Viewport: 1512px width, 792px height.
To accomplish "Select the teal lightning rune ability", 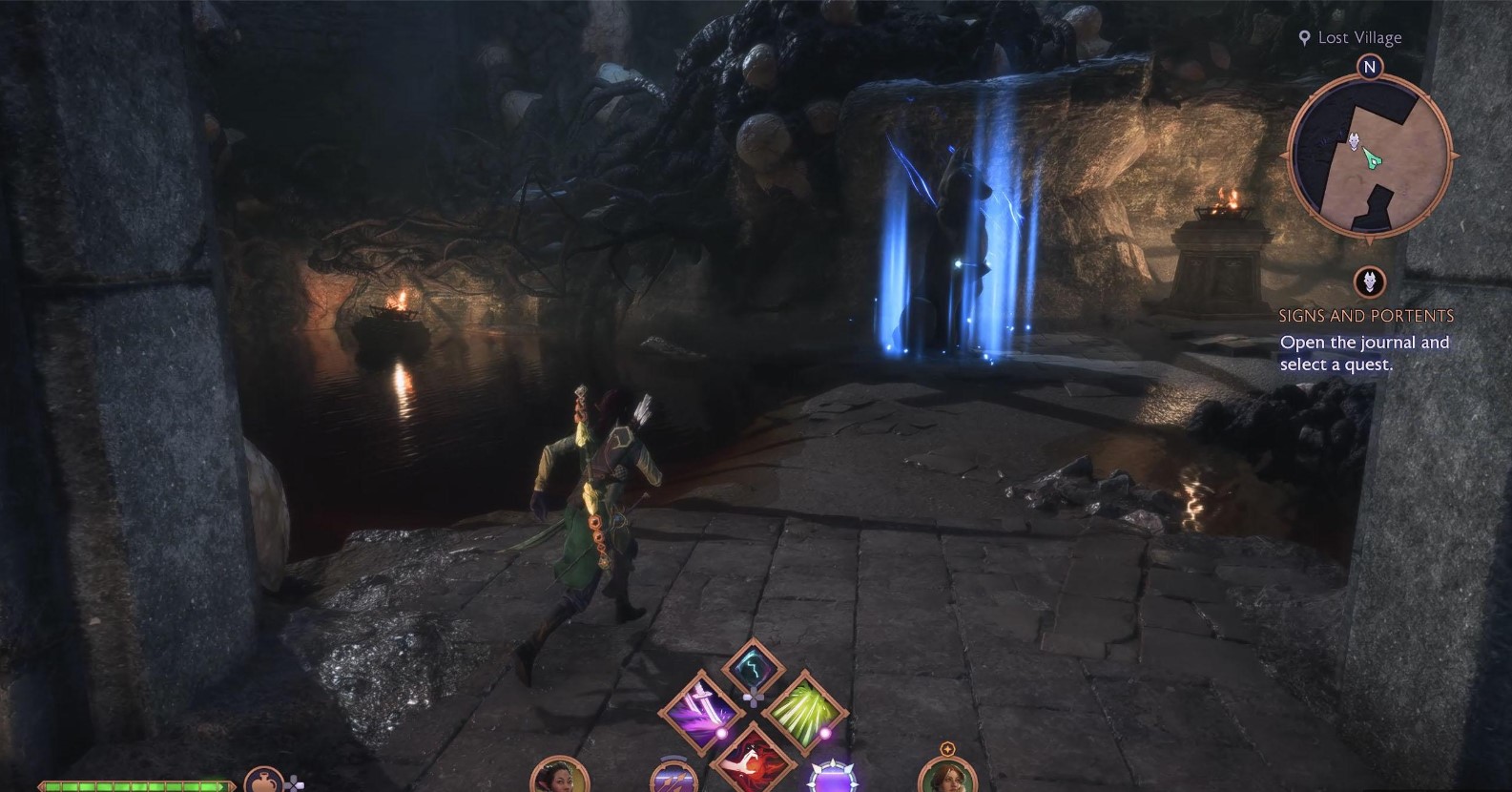I will (x=753, y=666).
